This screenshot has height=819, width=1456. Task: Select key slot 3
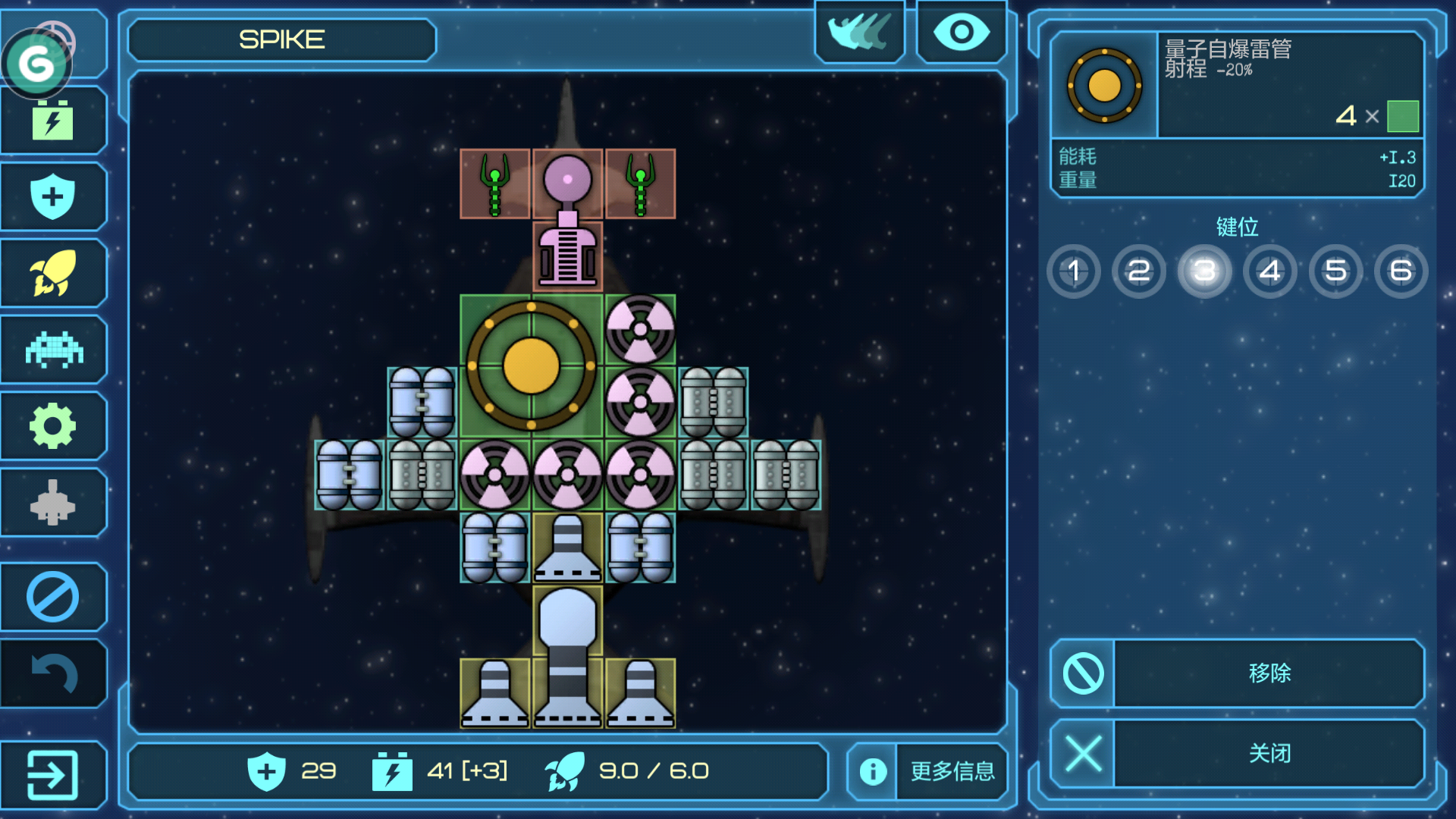[1204, 271]
